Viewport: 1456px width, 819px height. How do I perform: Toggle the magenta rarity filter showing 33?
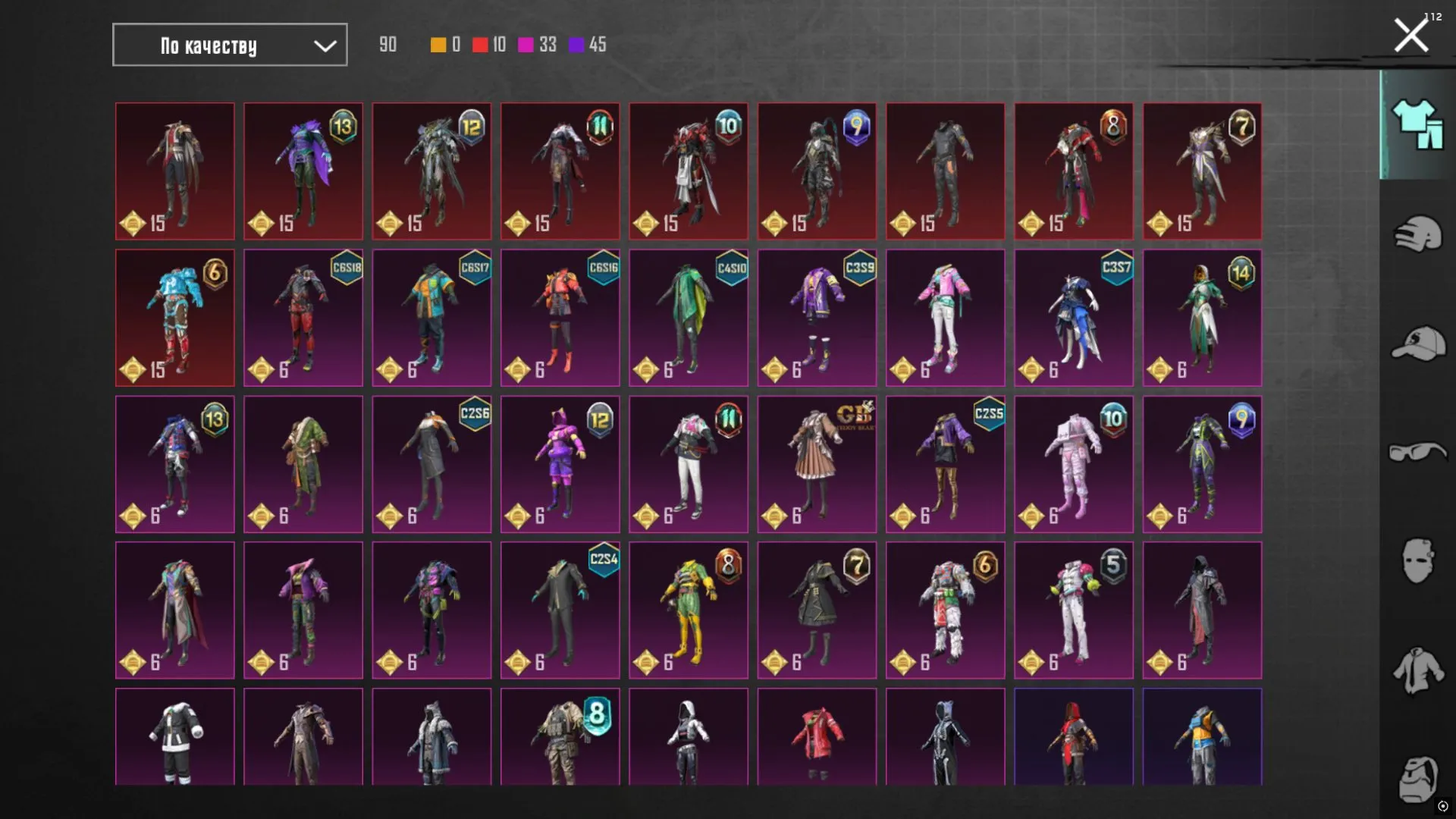tap(526, 45)
